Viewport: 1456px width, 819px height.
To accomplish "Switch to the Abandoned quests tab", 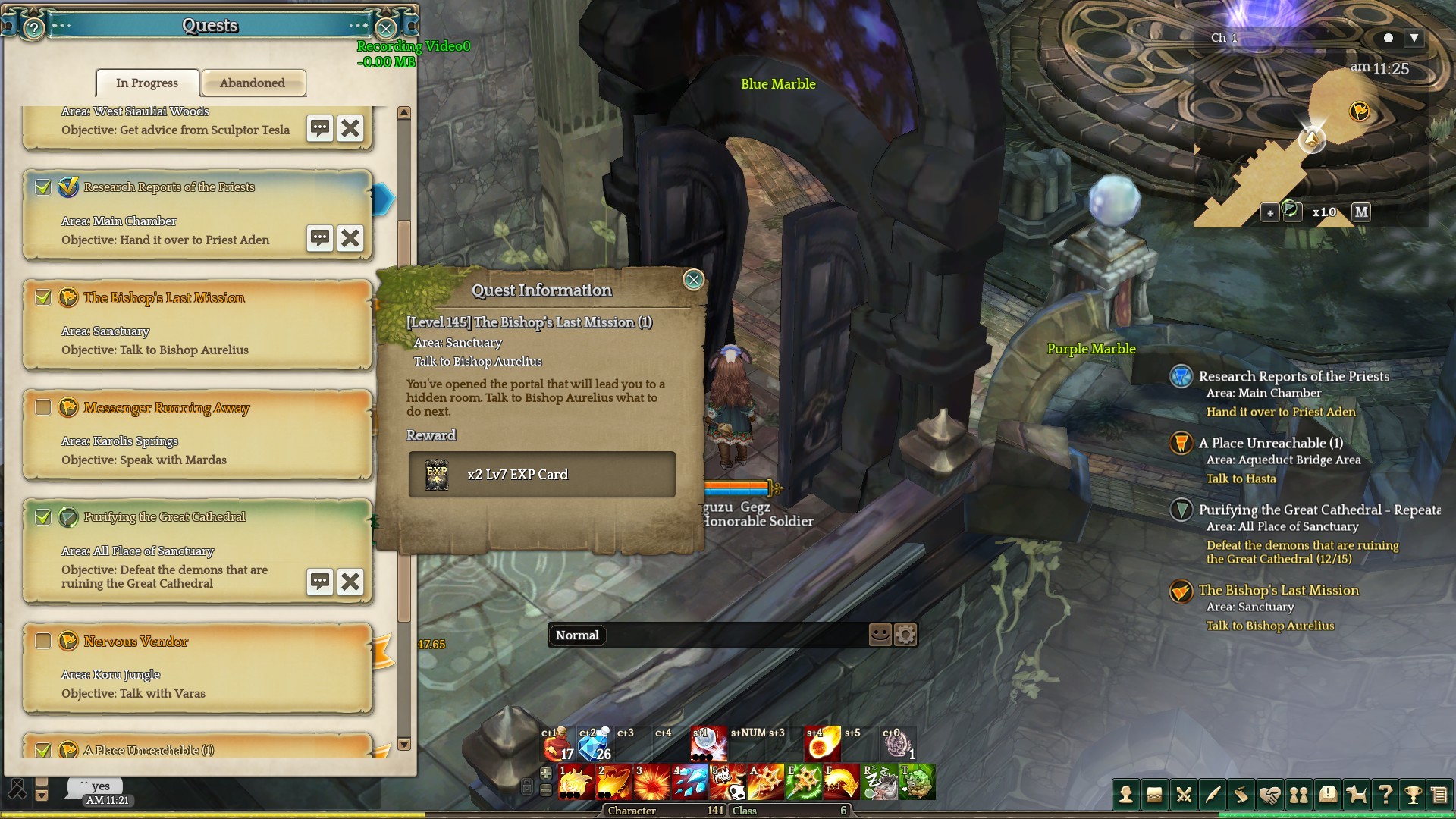I will [x=253, y=83].
